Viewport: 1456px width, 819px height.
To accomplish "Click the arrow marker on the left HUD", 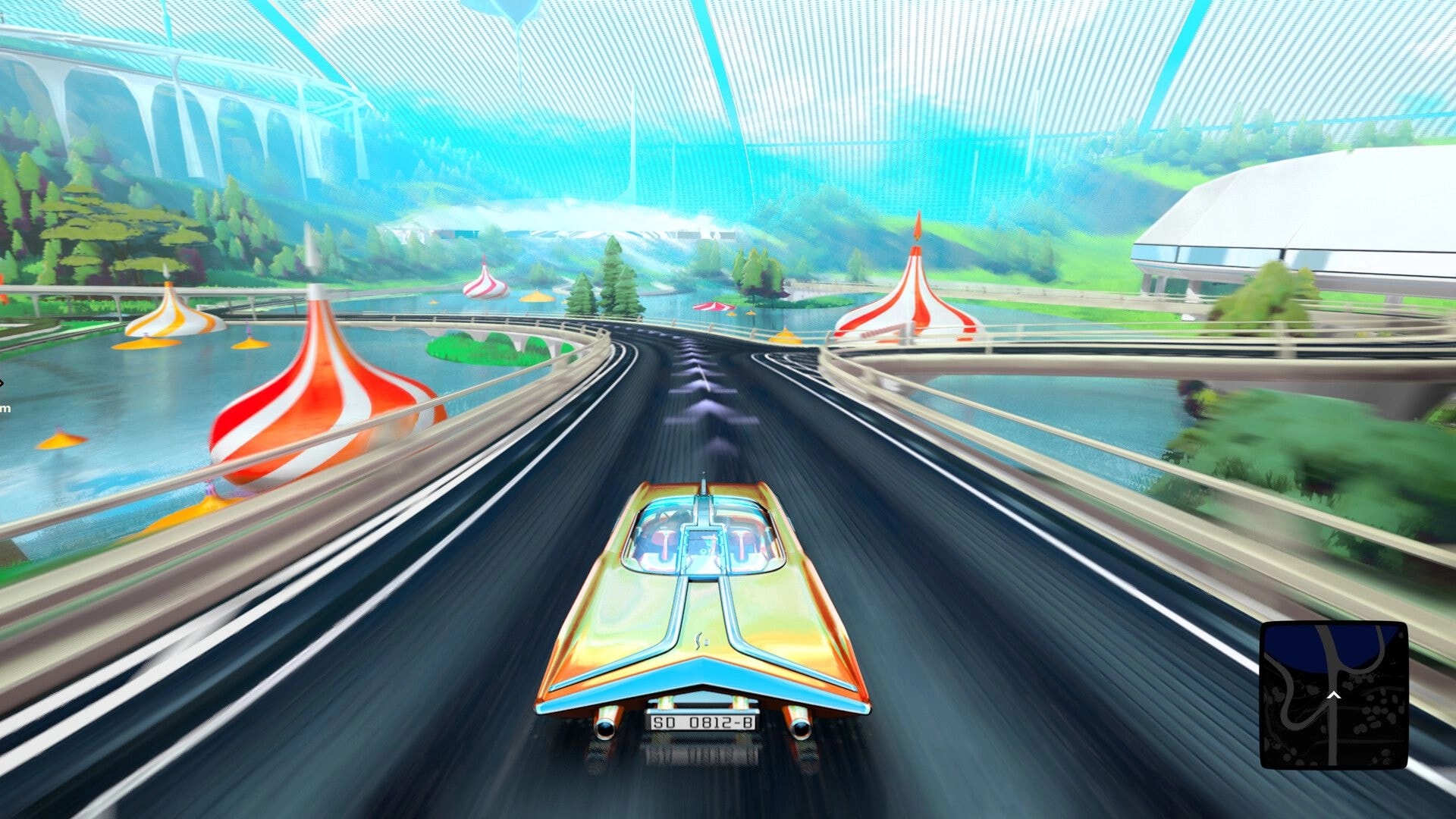I will [x=2, y=383].
